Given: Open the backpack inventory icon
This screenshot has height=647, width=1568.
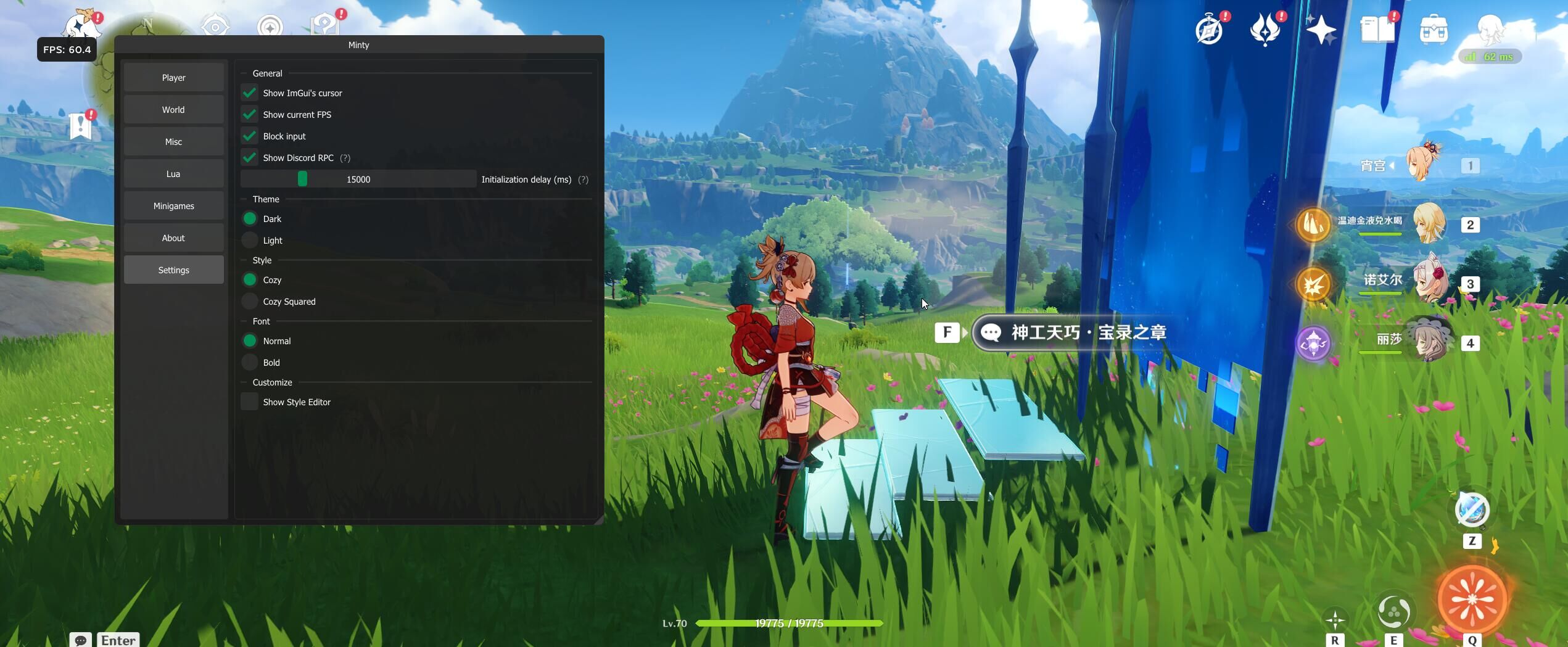Looking at the screenshot, I should 1434,30.
